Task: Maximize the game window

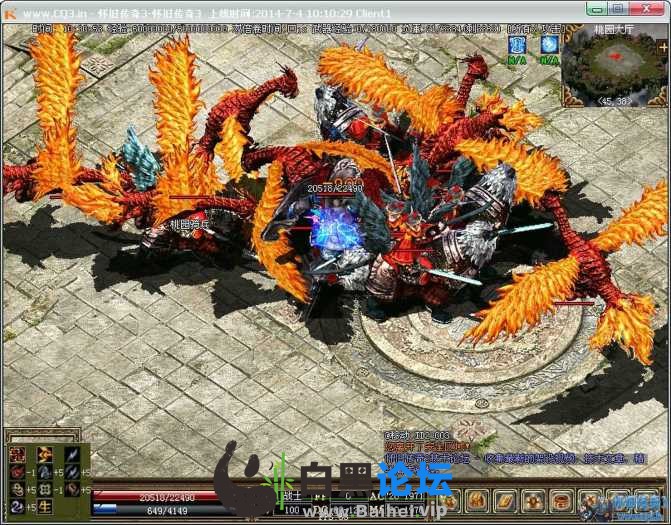Action: [619, 9]
